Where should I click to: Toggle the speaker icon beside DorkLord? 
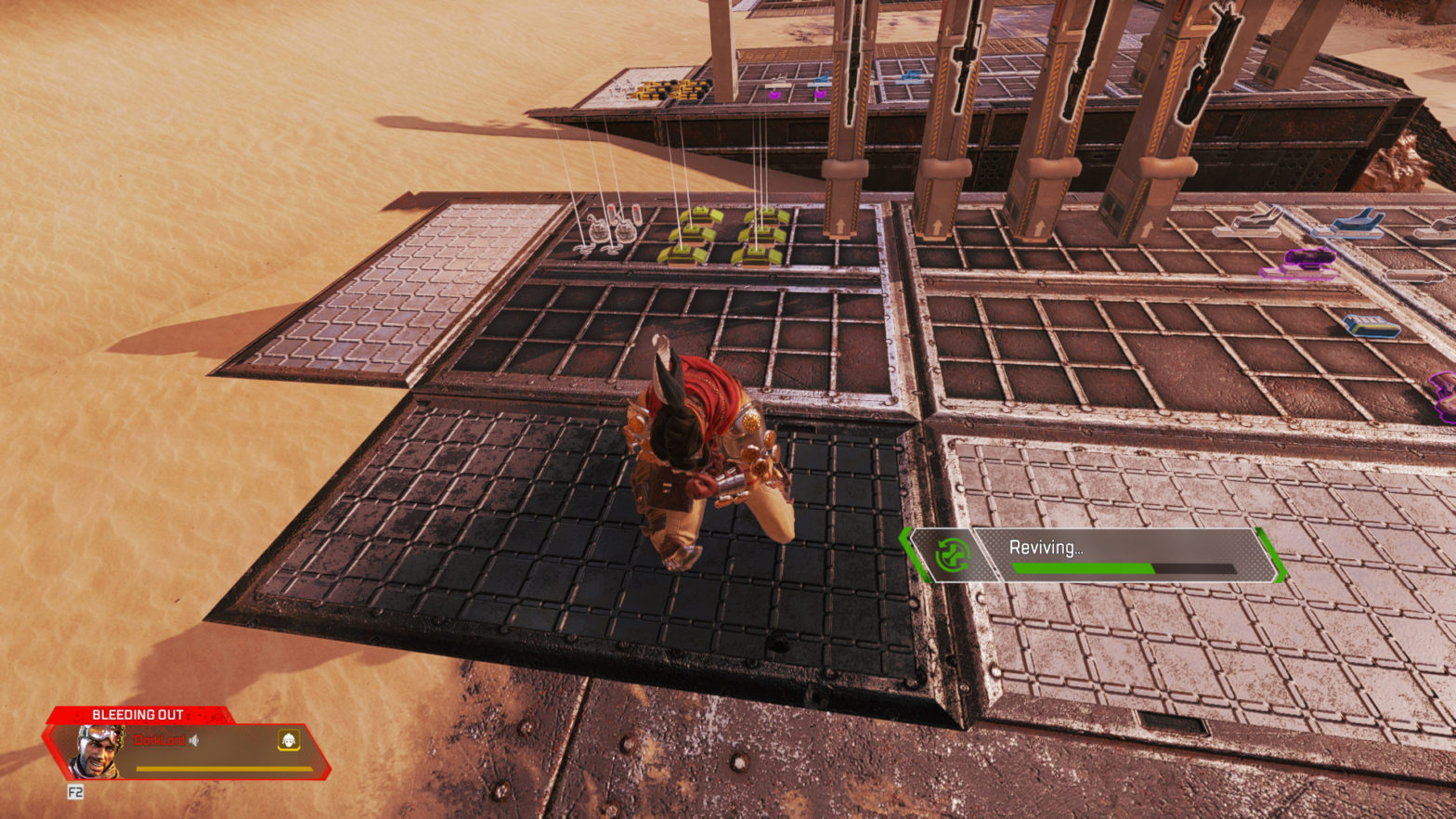click(x=194, y=740)
